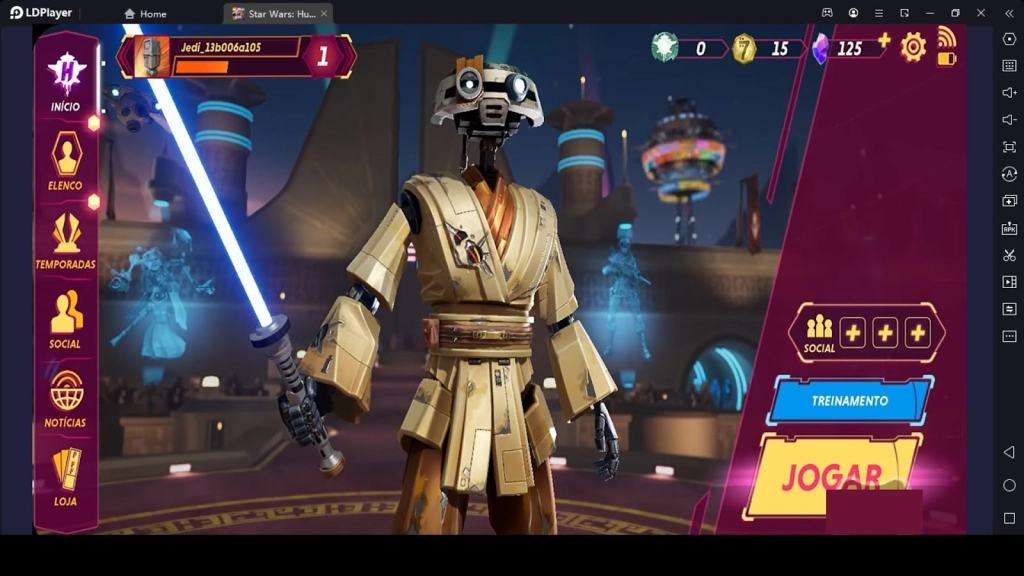Image resolution: width=1024 pixels, height=576 pixels.
Task: Show the Notícias news page
Action: pos(66,398)
